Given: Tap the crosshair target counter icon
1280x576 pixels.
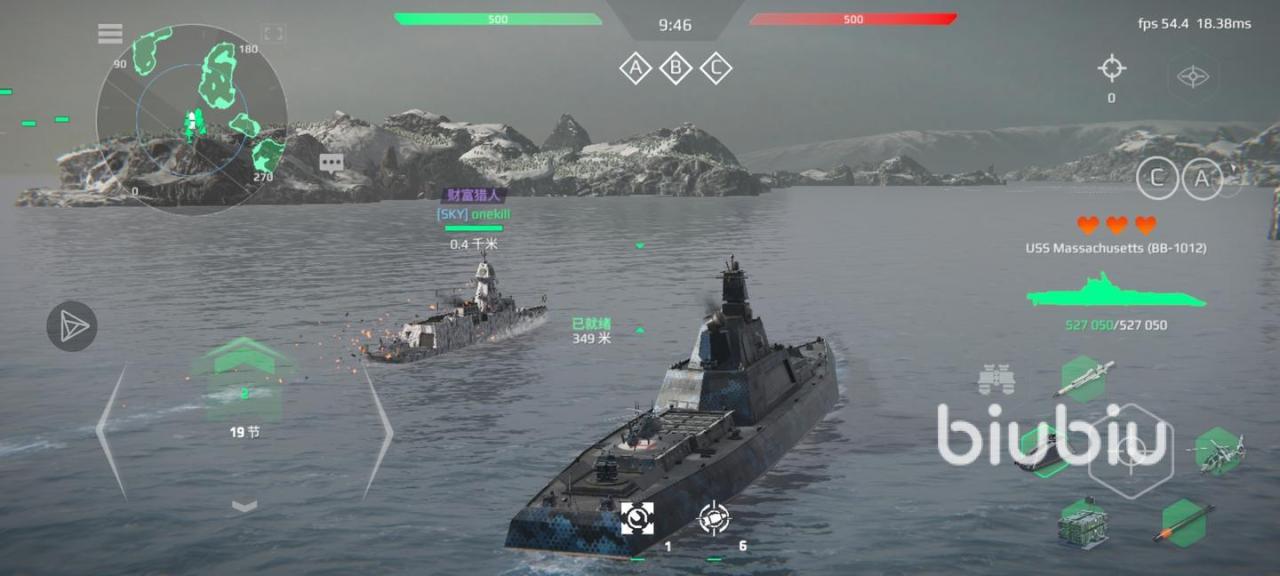Looking at the screenshot, I should coord(1111,68).
